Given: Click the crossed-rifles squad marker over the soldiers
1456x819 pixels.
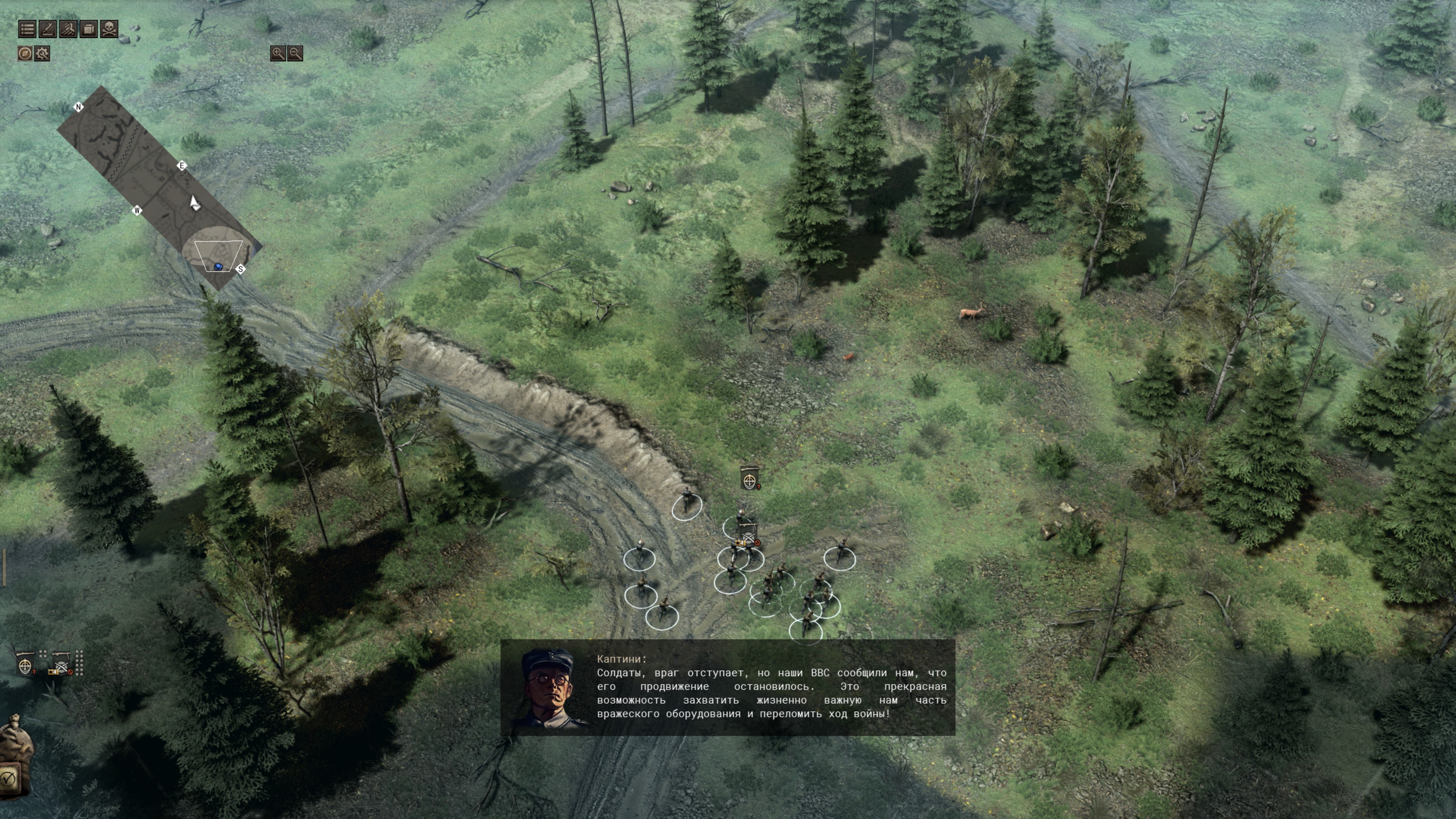Looking at the screenshot, I should 748,534.
